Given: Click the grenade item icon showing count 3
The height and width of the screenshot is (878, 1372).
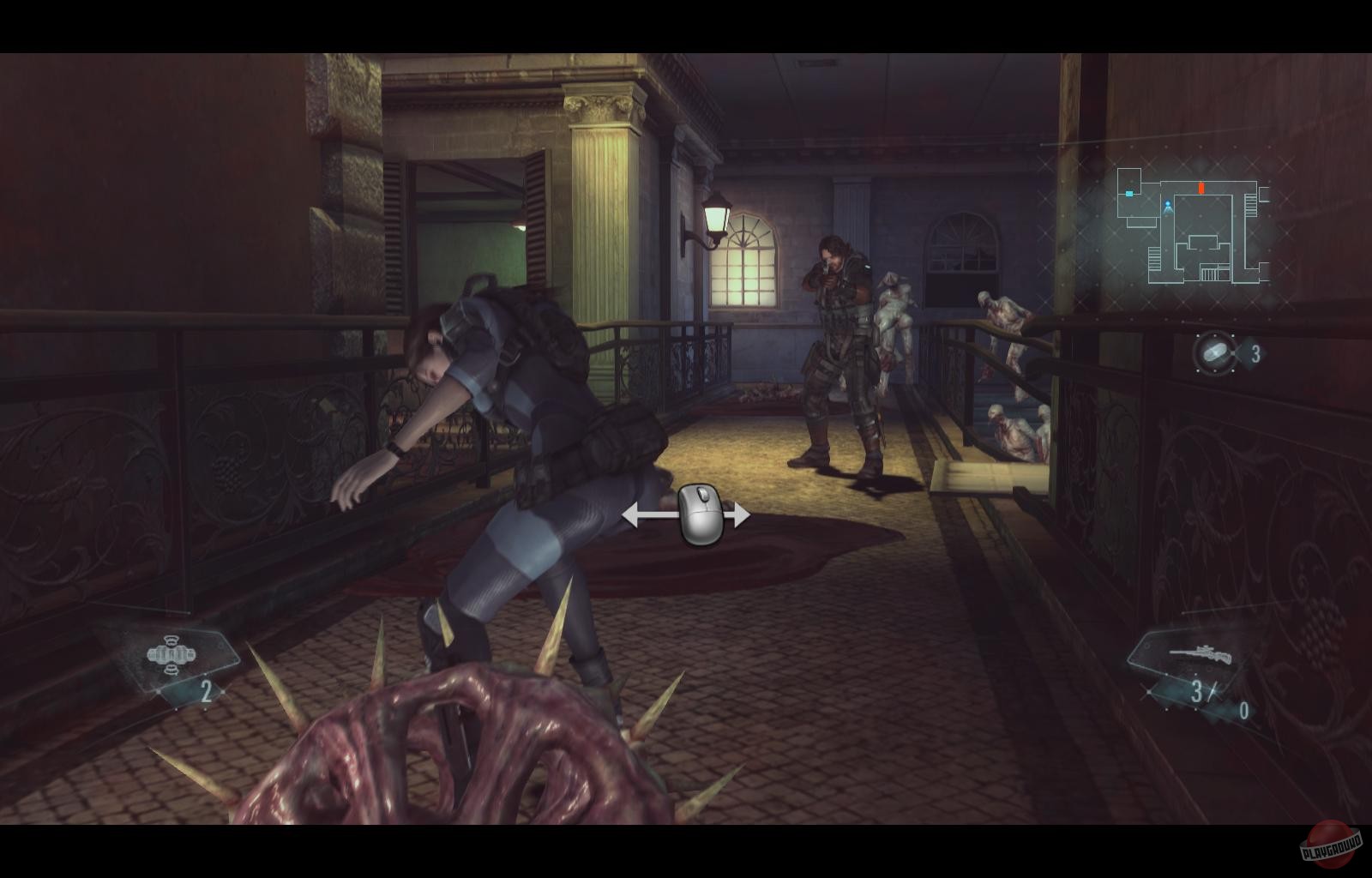Looking at the screenshot, I should pos(1213,350).
